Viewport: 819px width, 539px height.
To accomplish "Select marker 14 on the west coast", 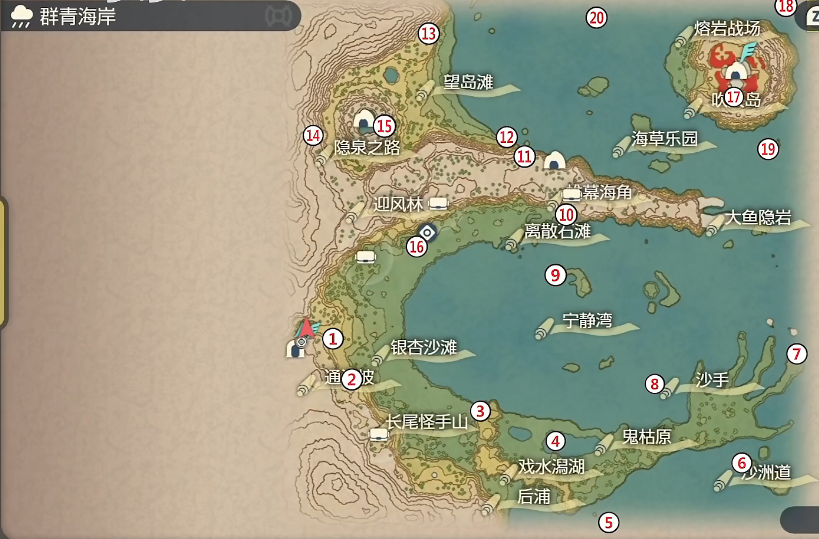I will (314, 135).
